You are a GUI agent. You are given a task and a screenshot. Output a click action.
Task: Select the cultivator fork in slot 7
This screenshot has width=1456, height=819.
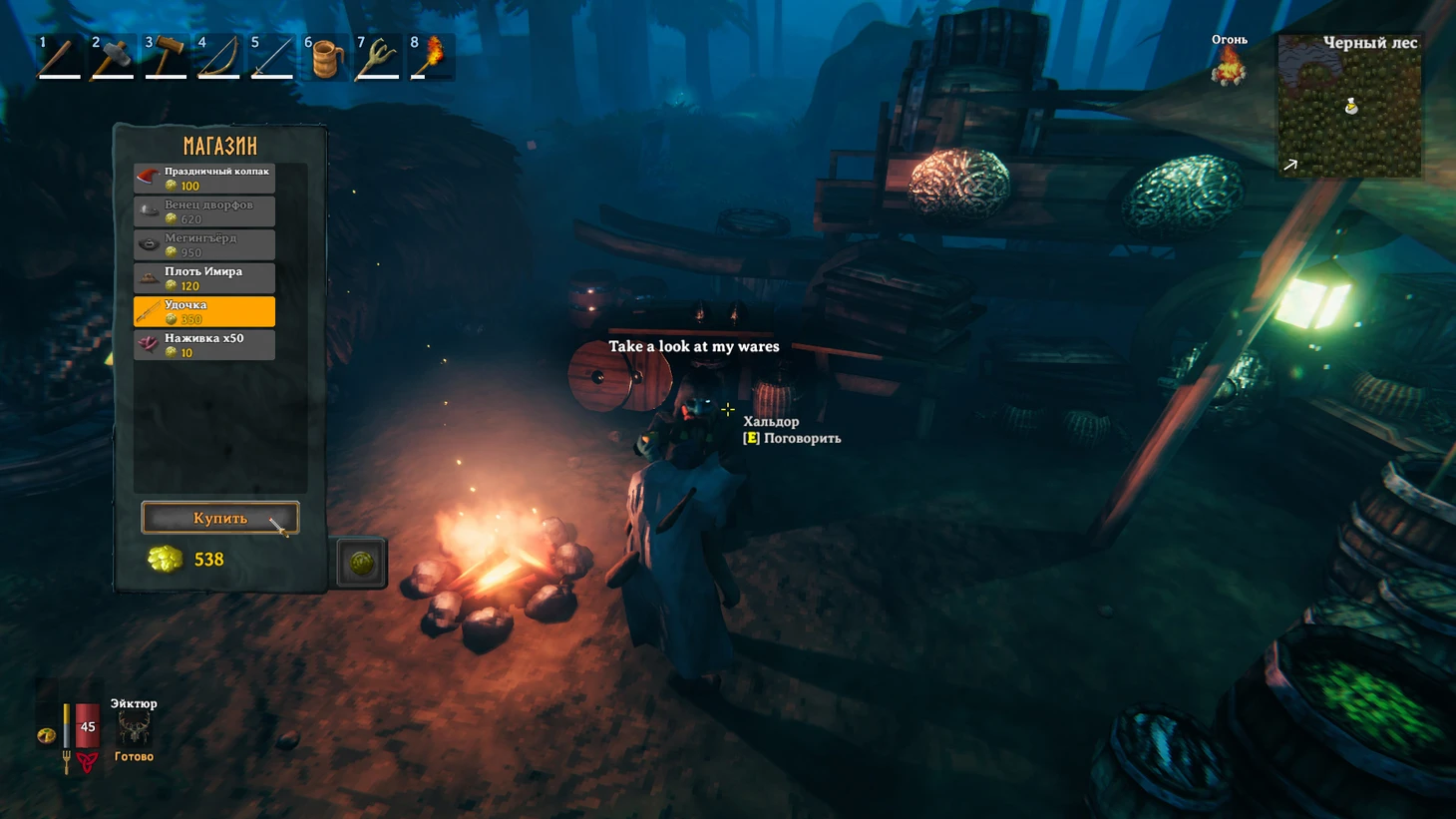(x=378, y=58)
